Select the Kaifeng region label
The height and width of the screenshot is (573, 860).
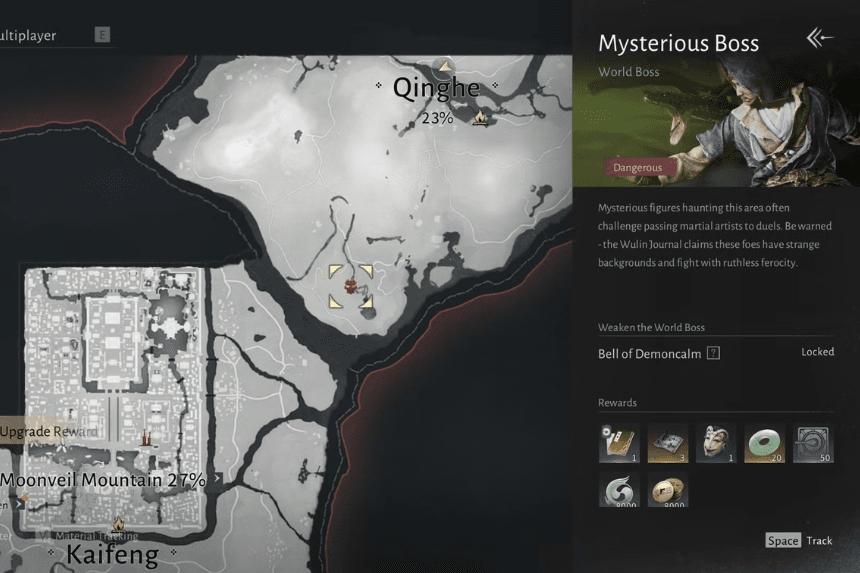112,555
